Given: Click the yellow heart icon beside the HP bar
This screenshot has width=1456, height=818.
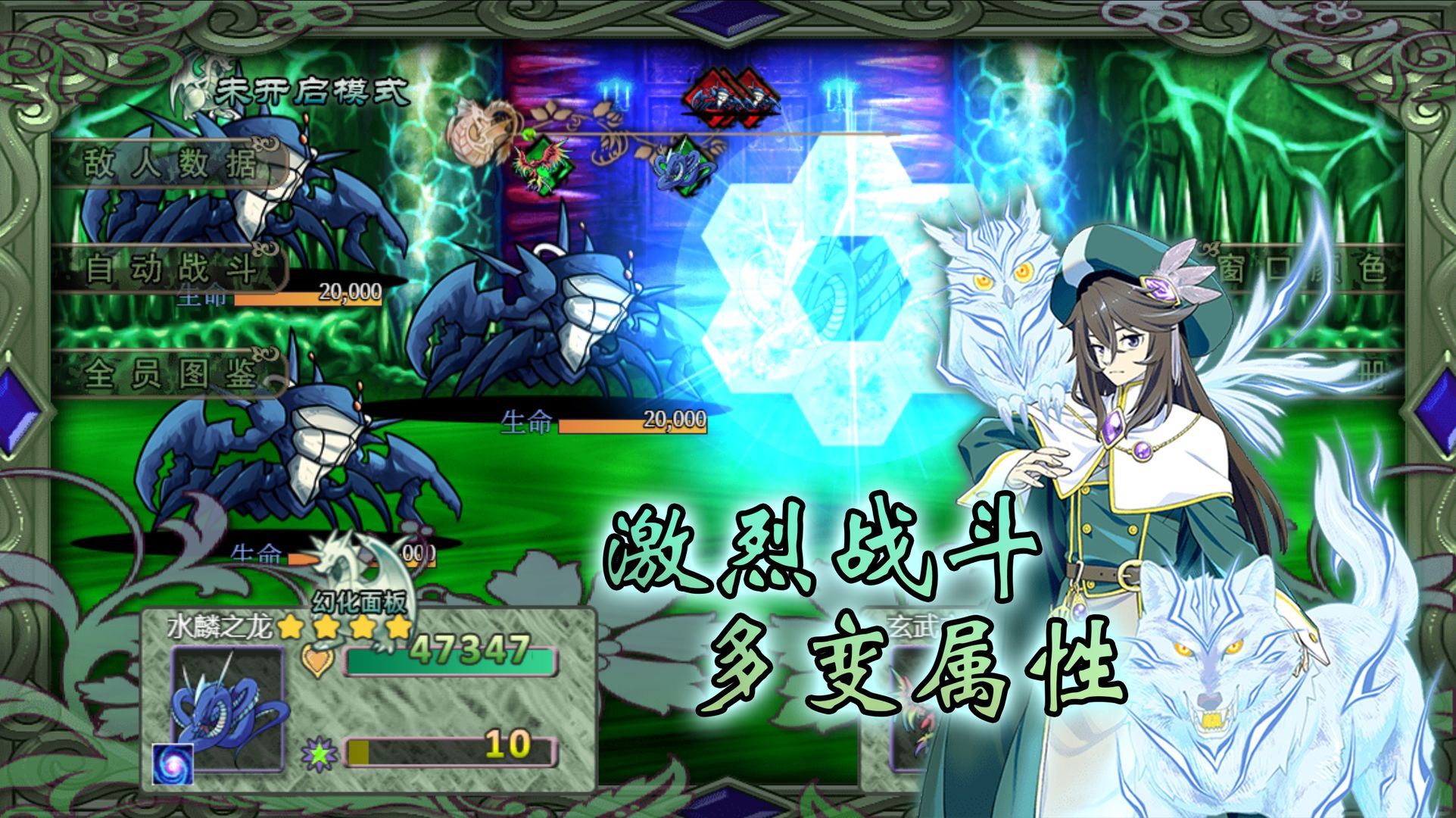Looking at the screenshot, I should tap(318, 660).
